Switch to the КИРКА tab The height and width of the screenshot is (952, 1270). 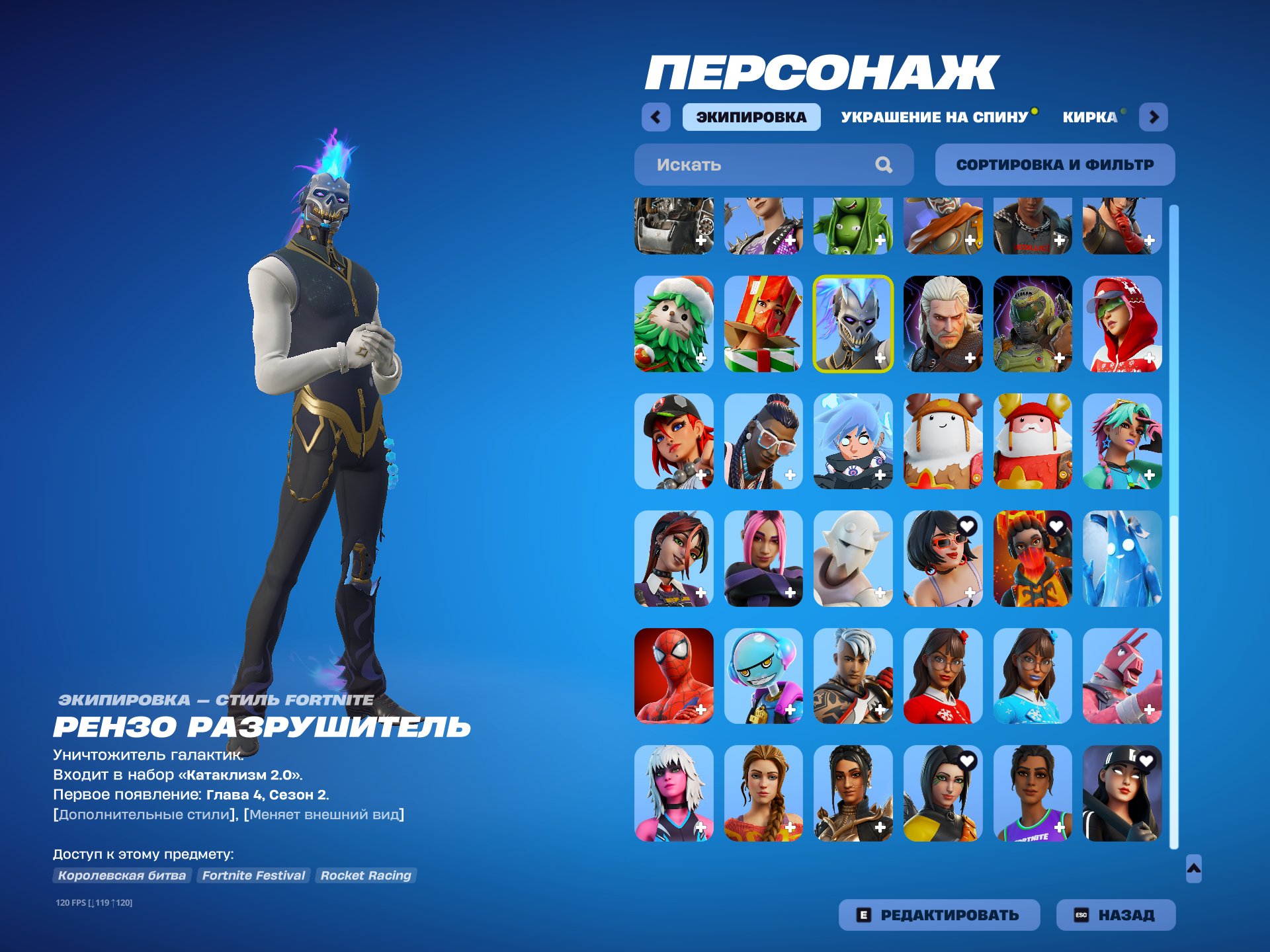pyautogui.click(x=1089, y=116)
